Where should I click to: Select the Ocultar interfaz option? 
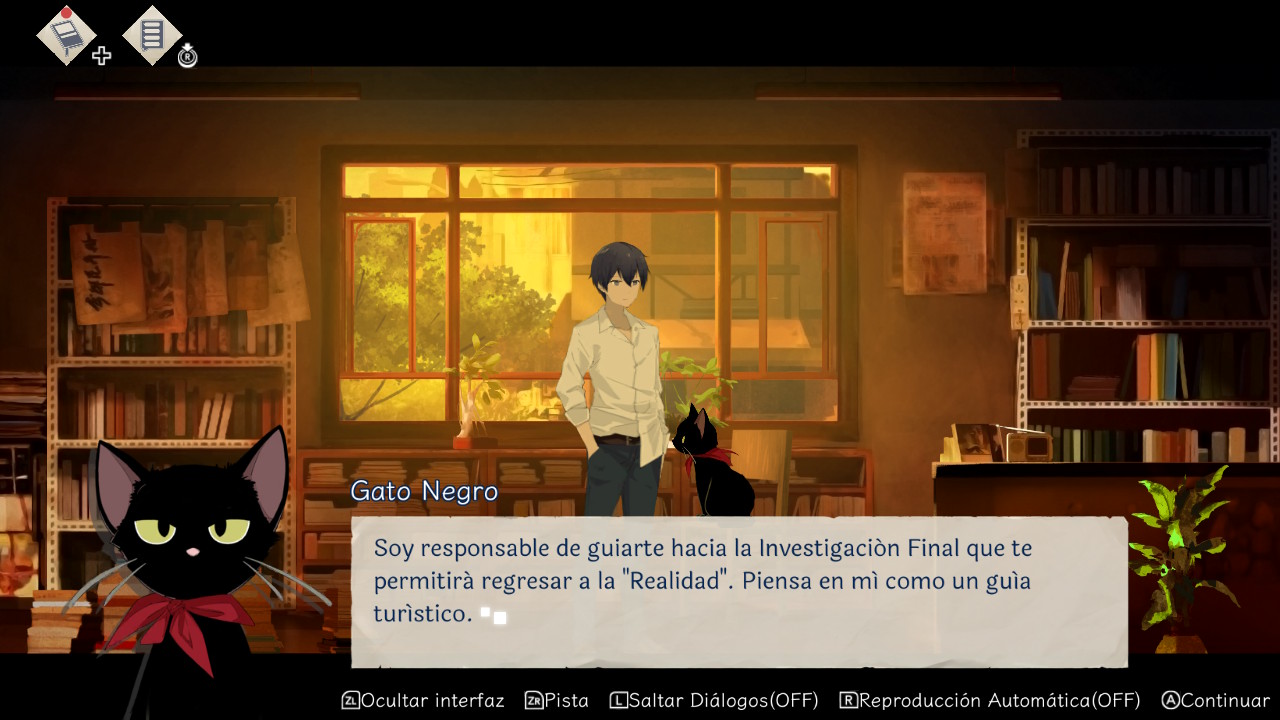(423, 701)
